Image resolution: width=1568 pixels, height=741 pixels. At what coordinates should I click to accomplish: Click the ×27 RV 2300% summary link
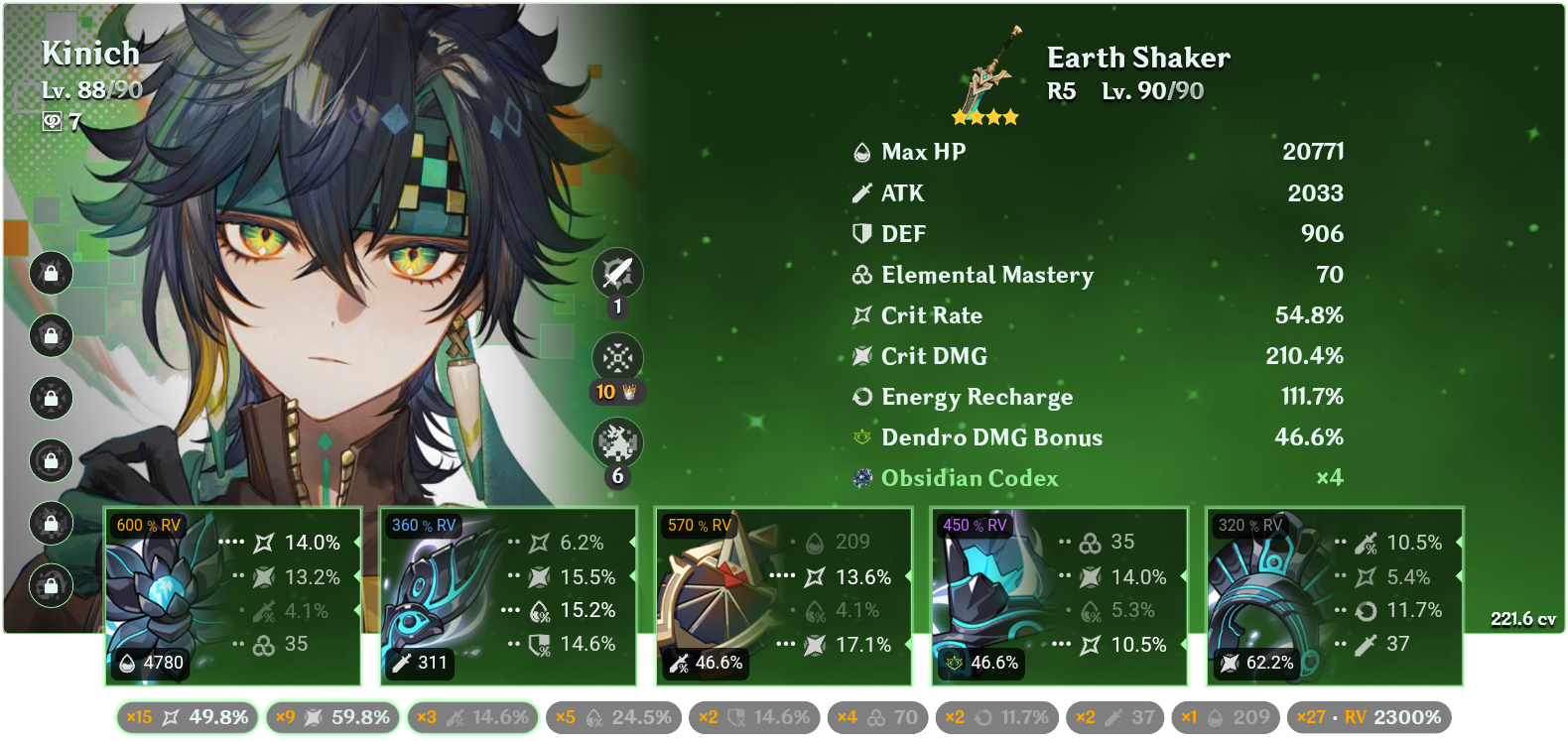(1370, 718)
